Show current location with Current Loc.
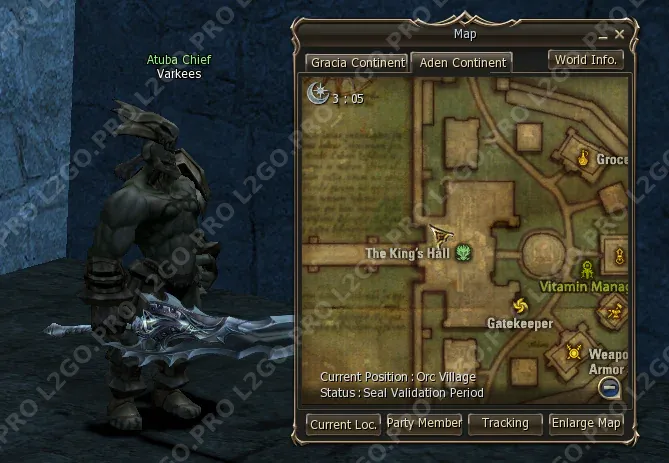This screenshot has height=463, width=669. (x=343, y=424)
